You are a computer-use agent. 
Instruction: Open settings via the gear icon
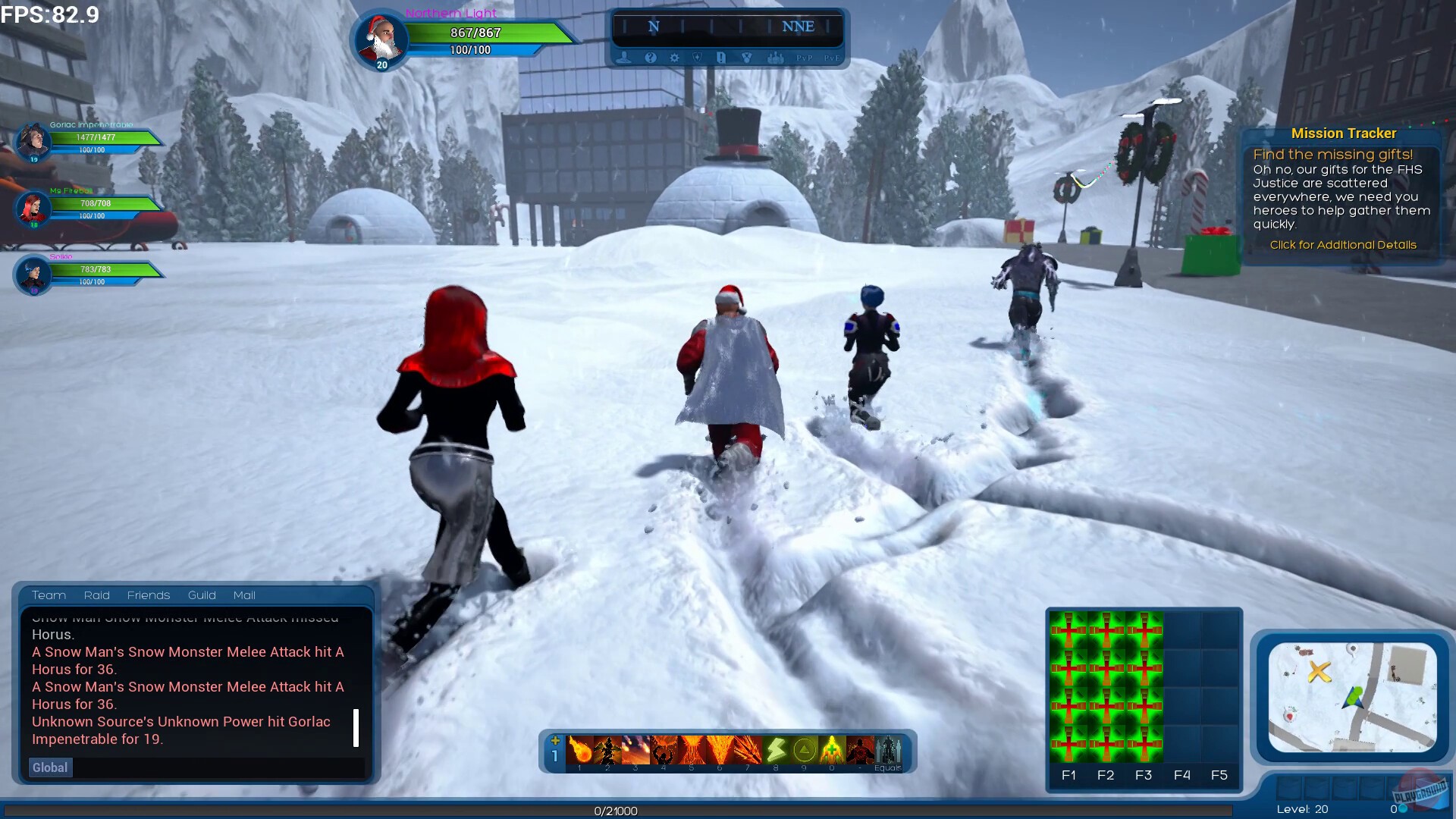coord(674,58)
